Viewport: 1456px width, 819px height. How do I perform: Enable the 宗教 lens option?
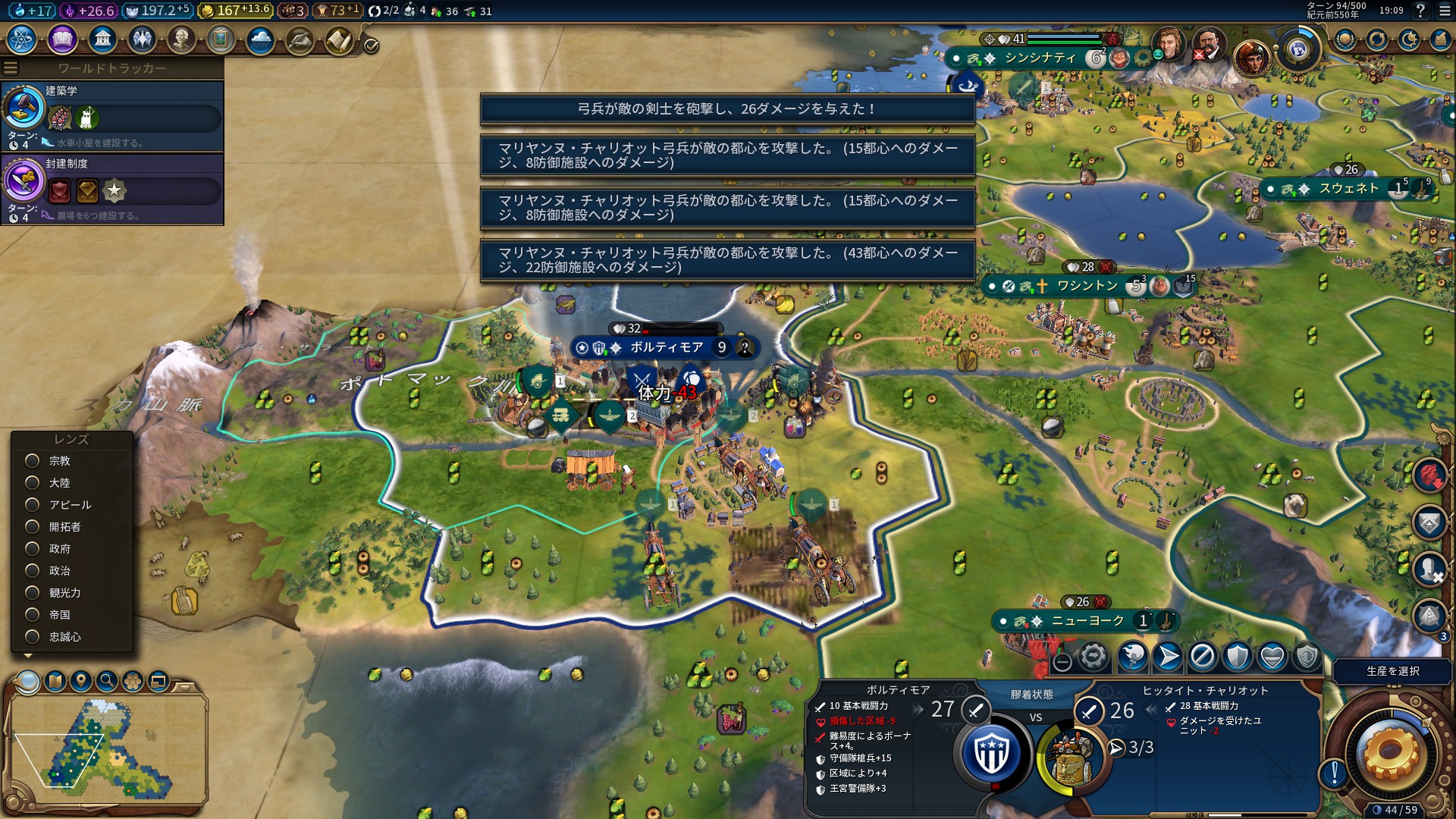[x=33, y=461]
